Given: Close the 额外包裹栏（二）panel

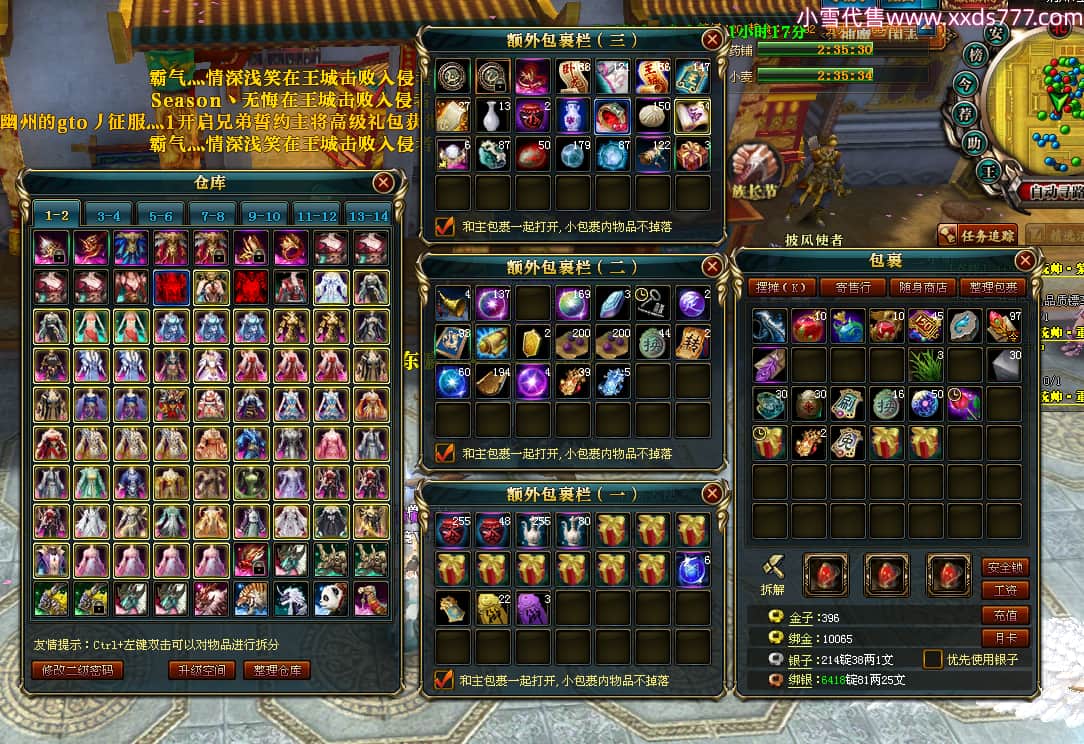Looking at the screenshot, I should point(712,266).
